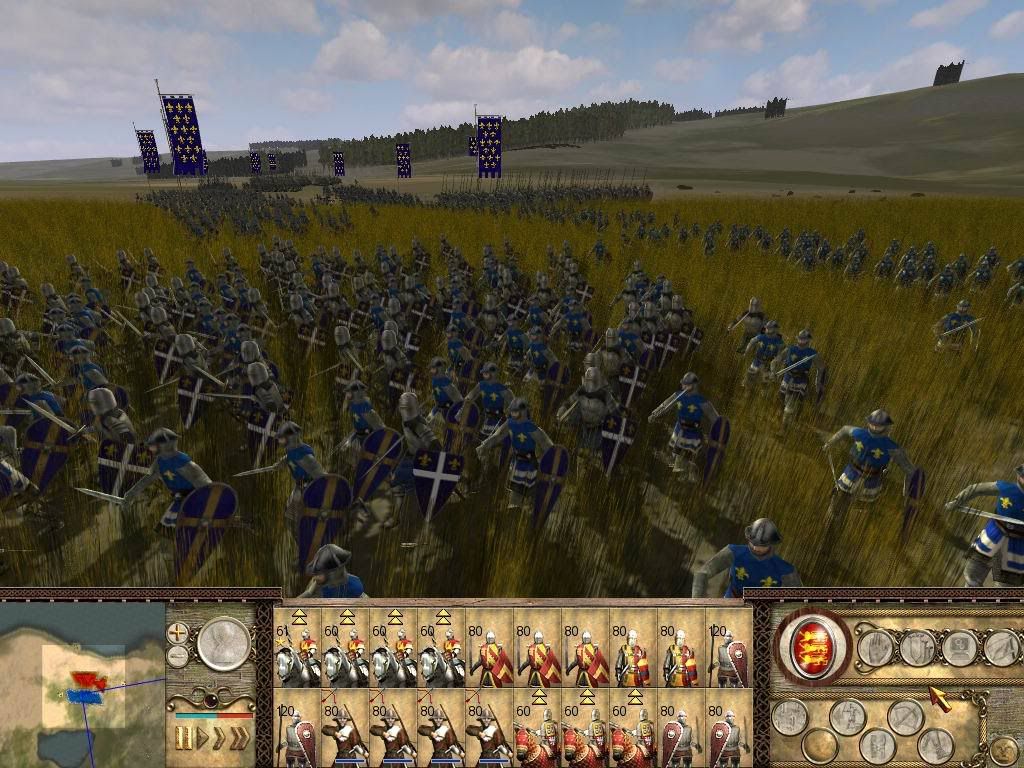Set battle speed to triple arrow fastest
Image resolution: width=1024 pixels, height=768 pixels.
point(240,738)
